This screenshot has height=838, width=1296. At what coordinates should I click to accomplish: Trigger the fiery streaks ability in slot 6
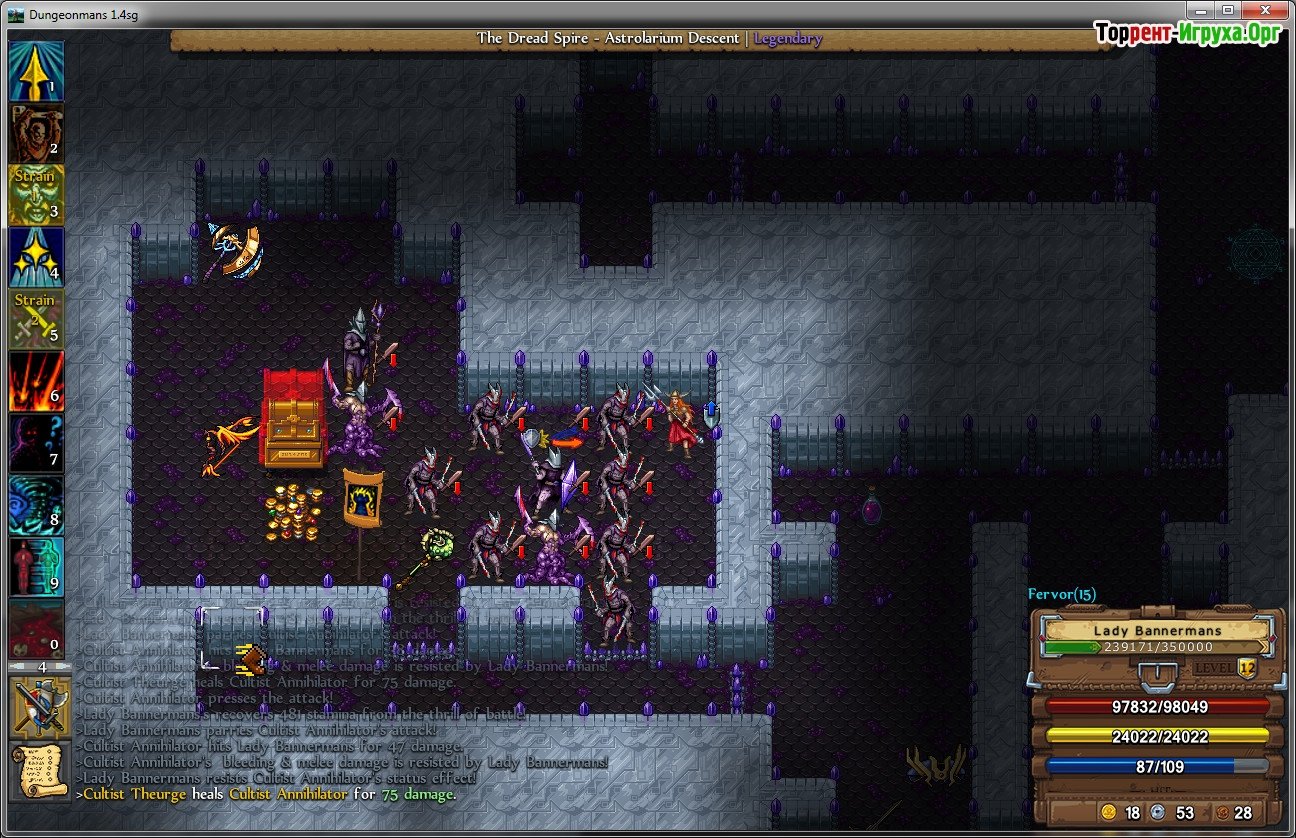[37, 380]
